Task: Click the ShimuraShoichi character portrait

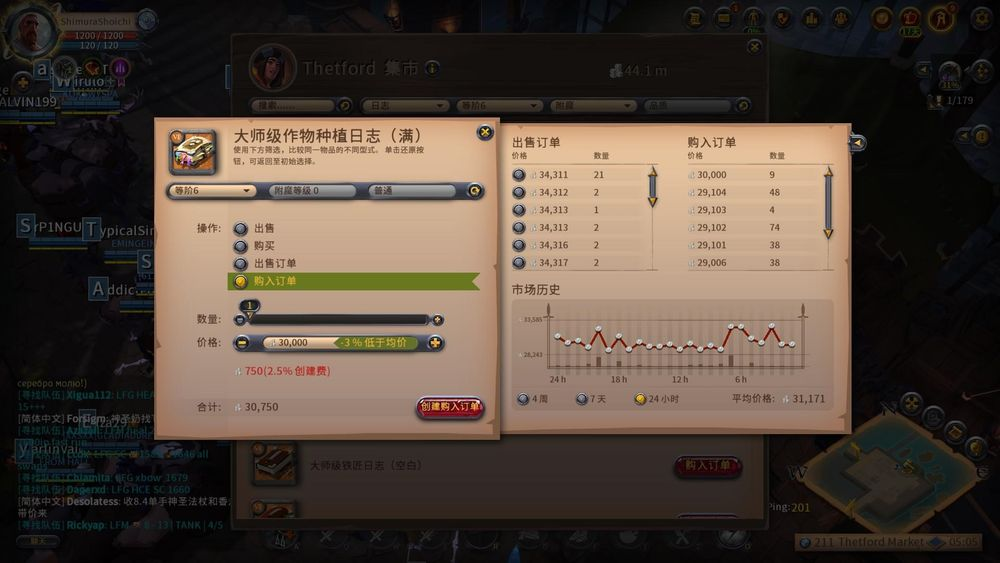Action: pyautogui.click(x=30, y=30)
